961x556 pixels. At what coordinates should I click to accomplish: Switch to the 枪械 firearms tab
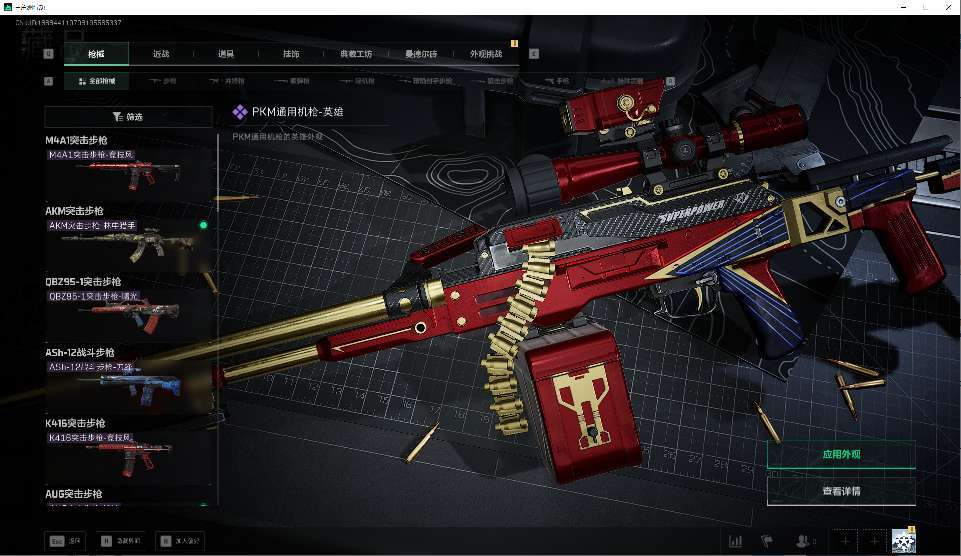click(95, 54)
